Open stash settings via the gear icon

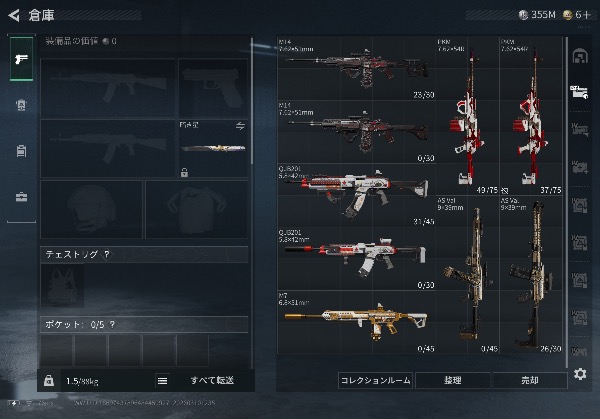coord(580,374)
